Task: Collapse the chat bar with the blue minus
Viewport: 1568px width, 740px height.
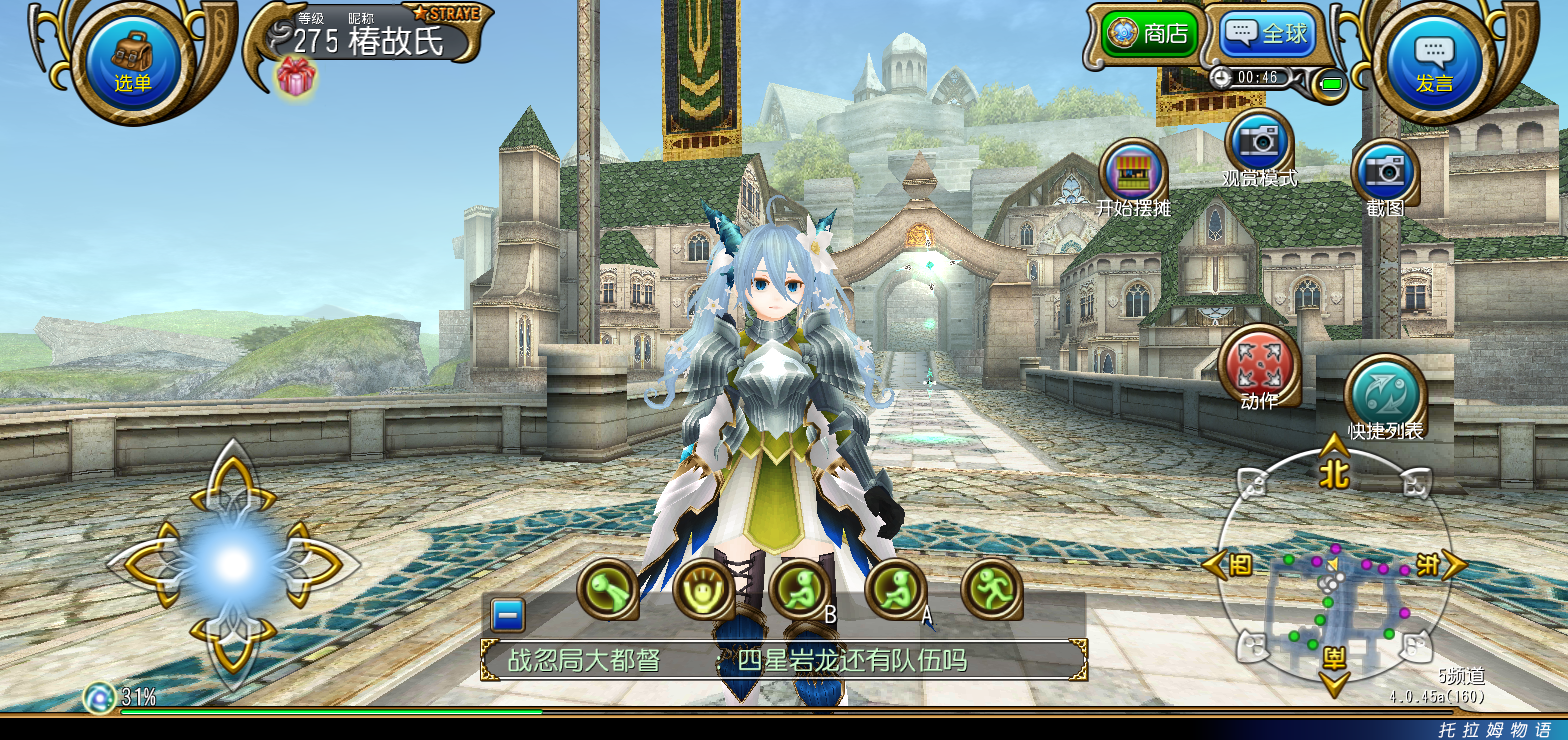Action: coord(506,614)
